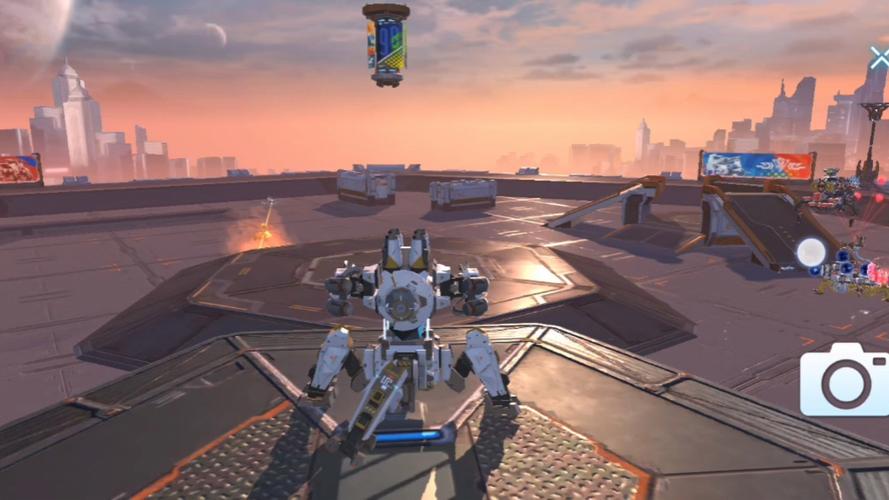Tap the round white control button
The height and width of the screenshot is (500, 889).
pyautogui.click(x=811, y=252)
